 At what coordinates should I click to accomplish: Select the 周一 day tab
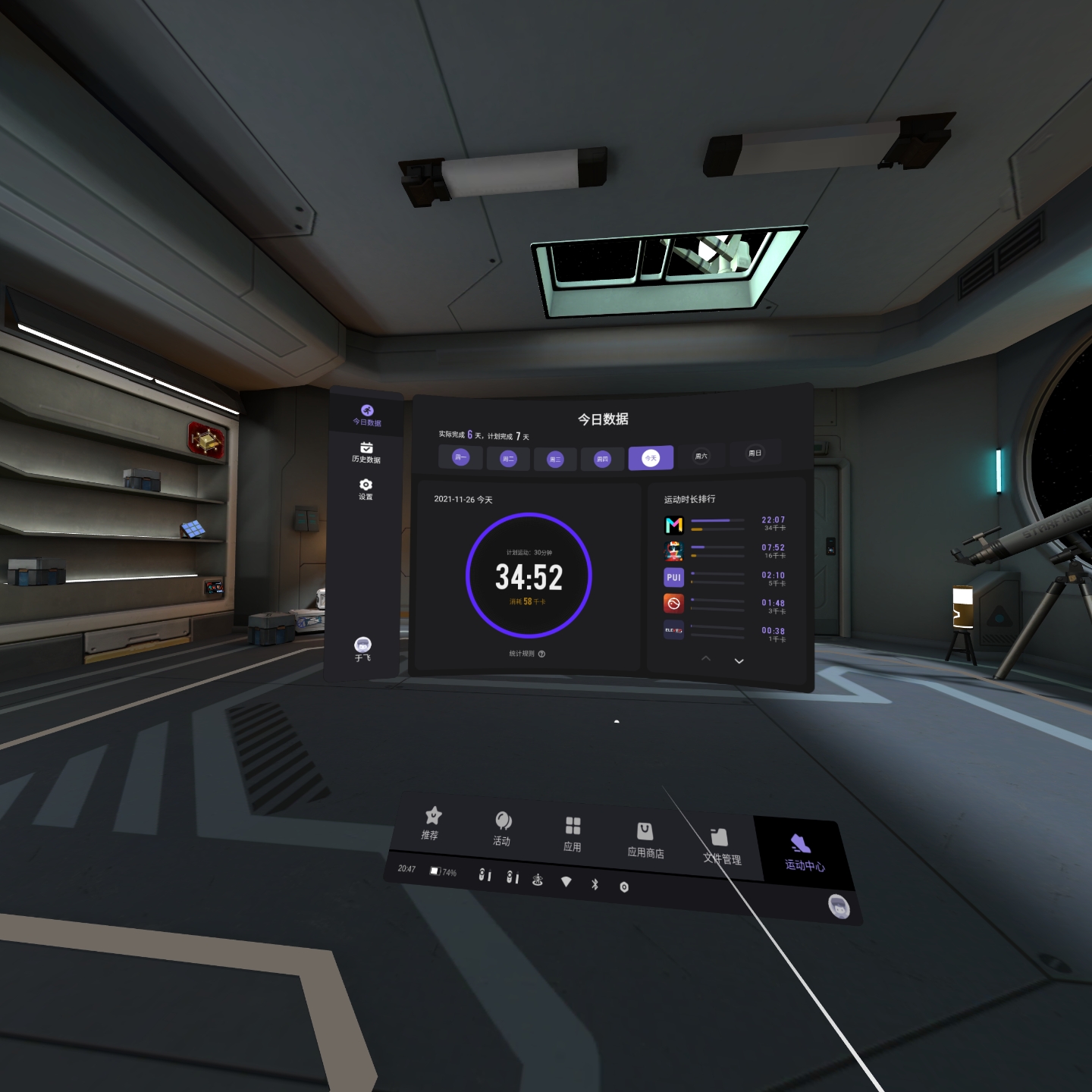(x=460, y=457)
